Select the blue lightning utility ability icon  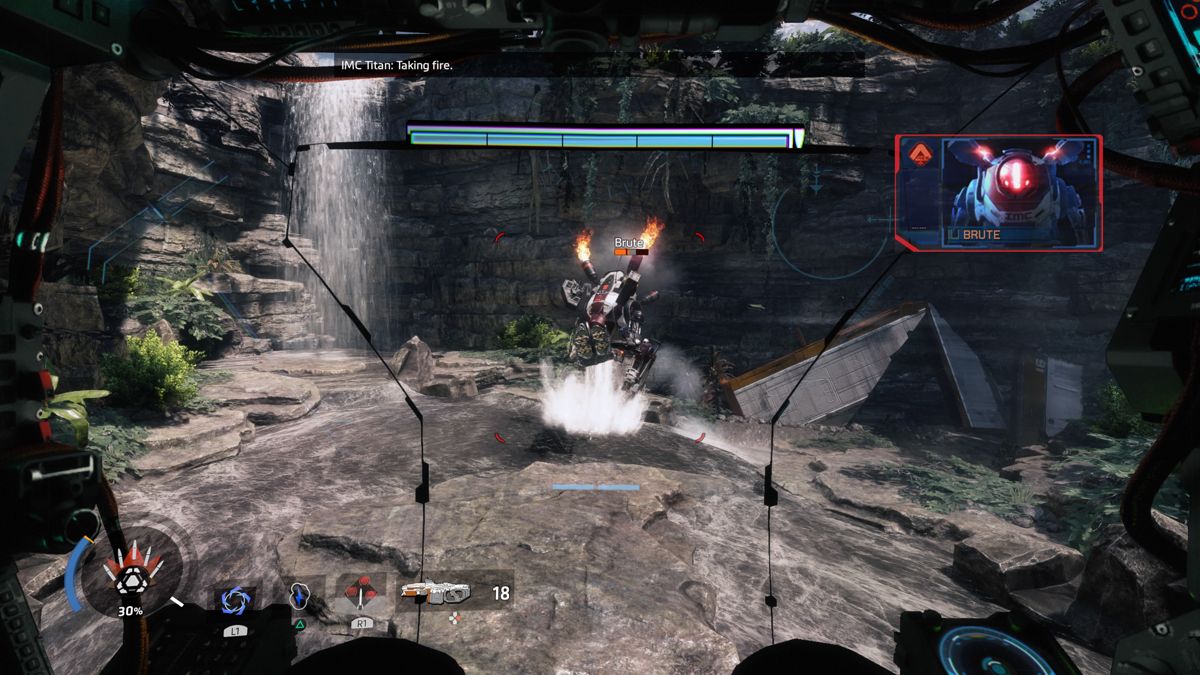click(298, 596)
